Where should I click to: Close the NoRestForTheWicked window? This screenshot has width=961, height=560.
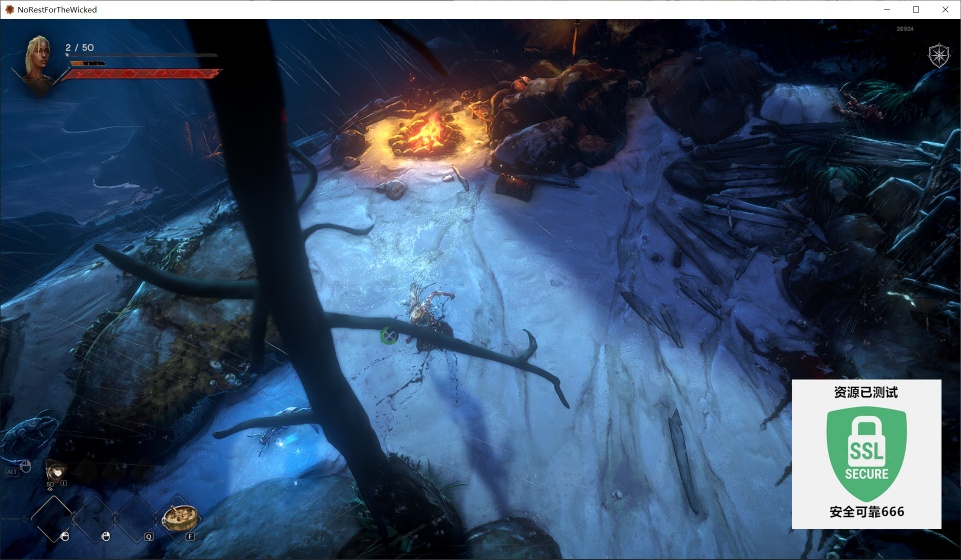click(x=943, y=9)
